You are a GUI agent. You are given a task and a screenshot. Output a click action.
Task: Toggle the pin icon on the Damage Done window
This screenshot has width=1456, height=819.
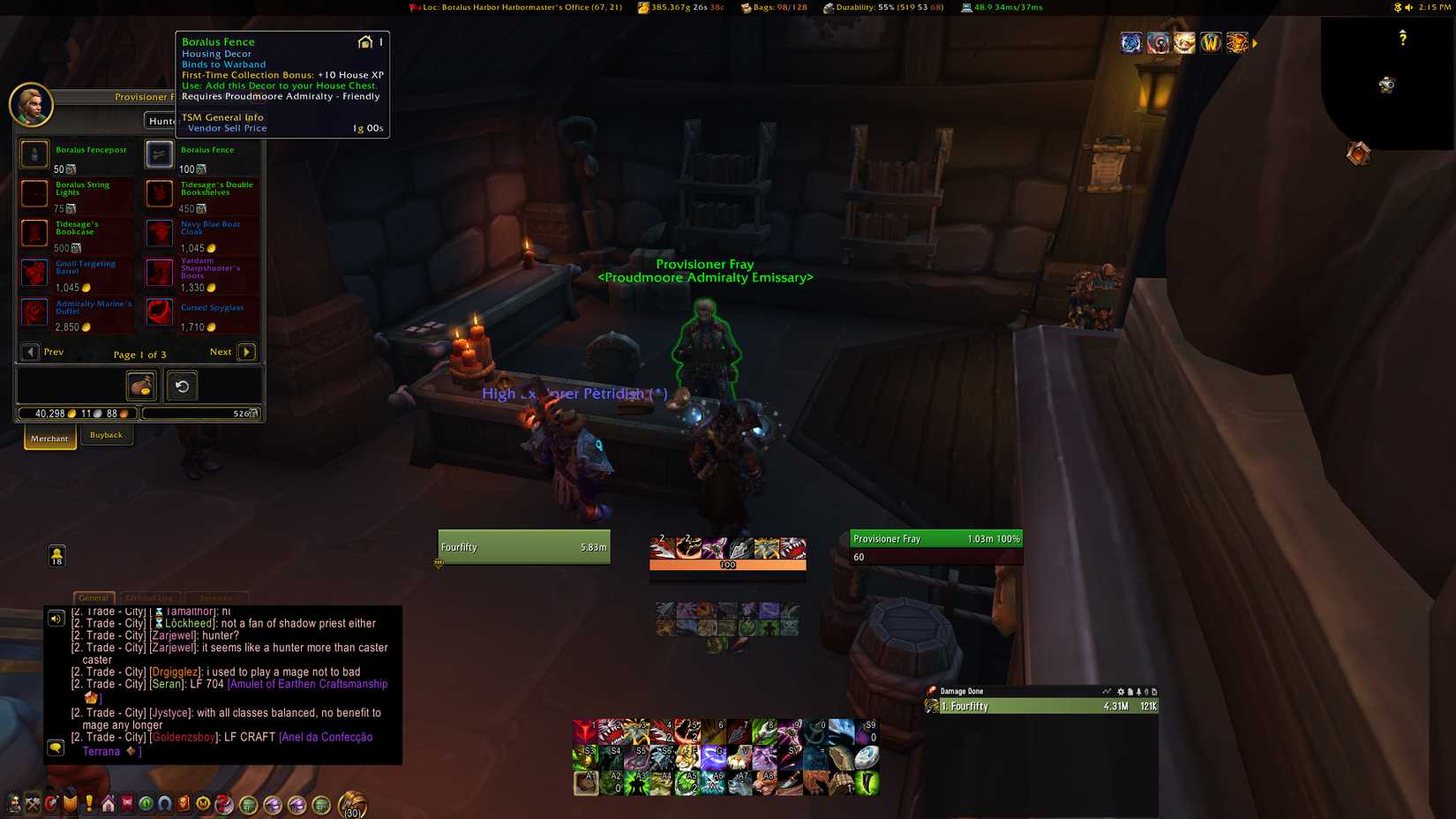coord(1138,691)
